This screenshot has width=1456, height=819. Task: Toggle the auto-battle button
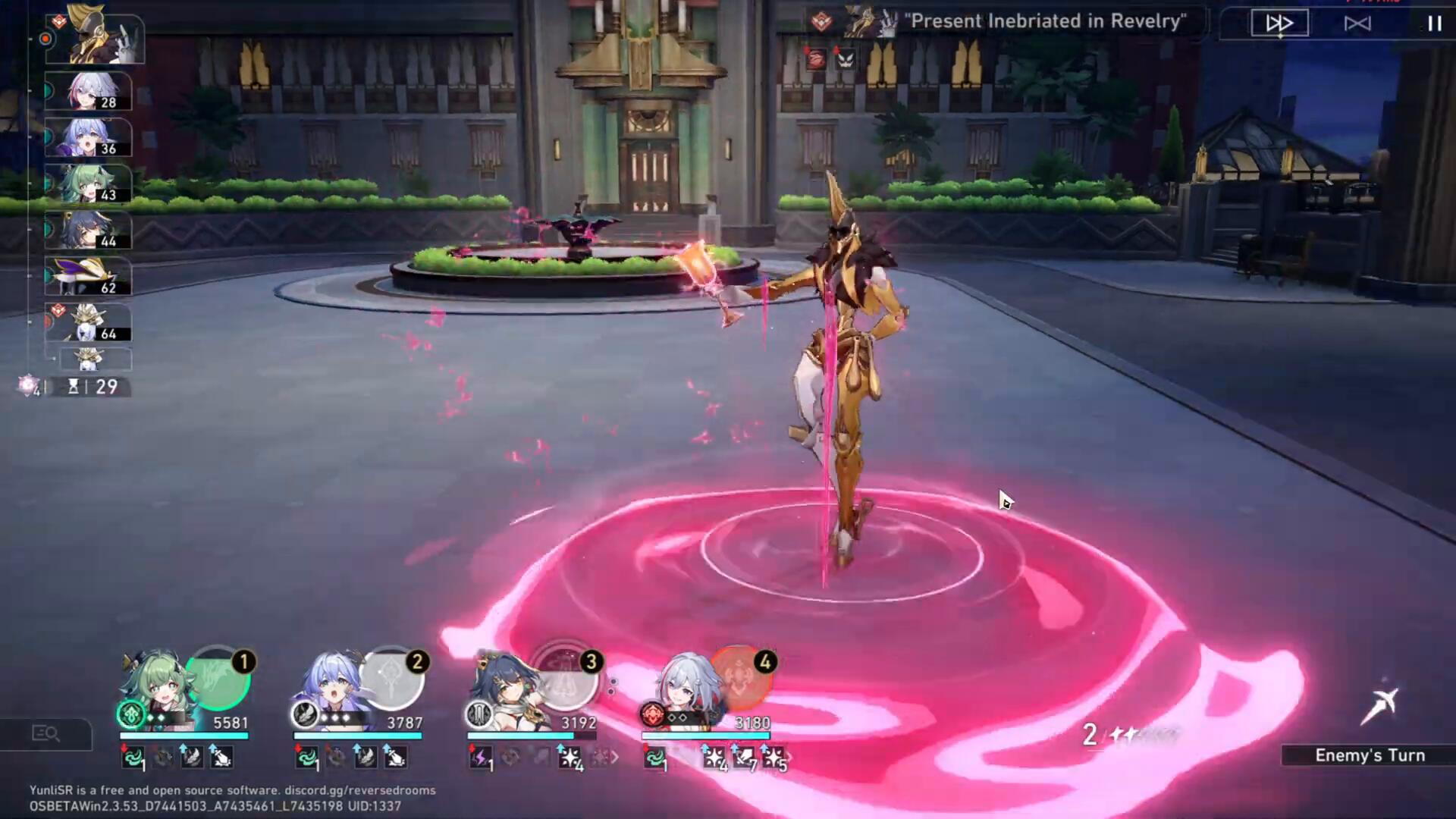tap(1357, 24)
